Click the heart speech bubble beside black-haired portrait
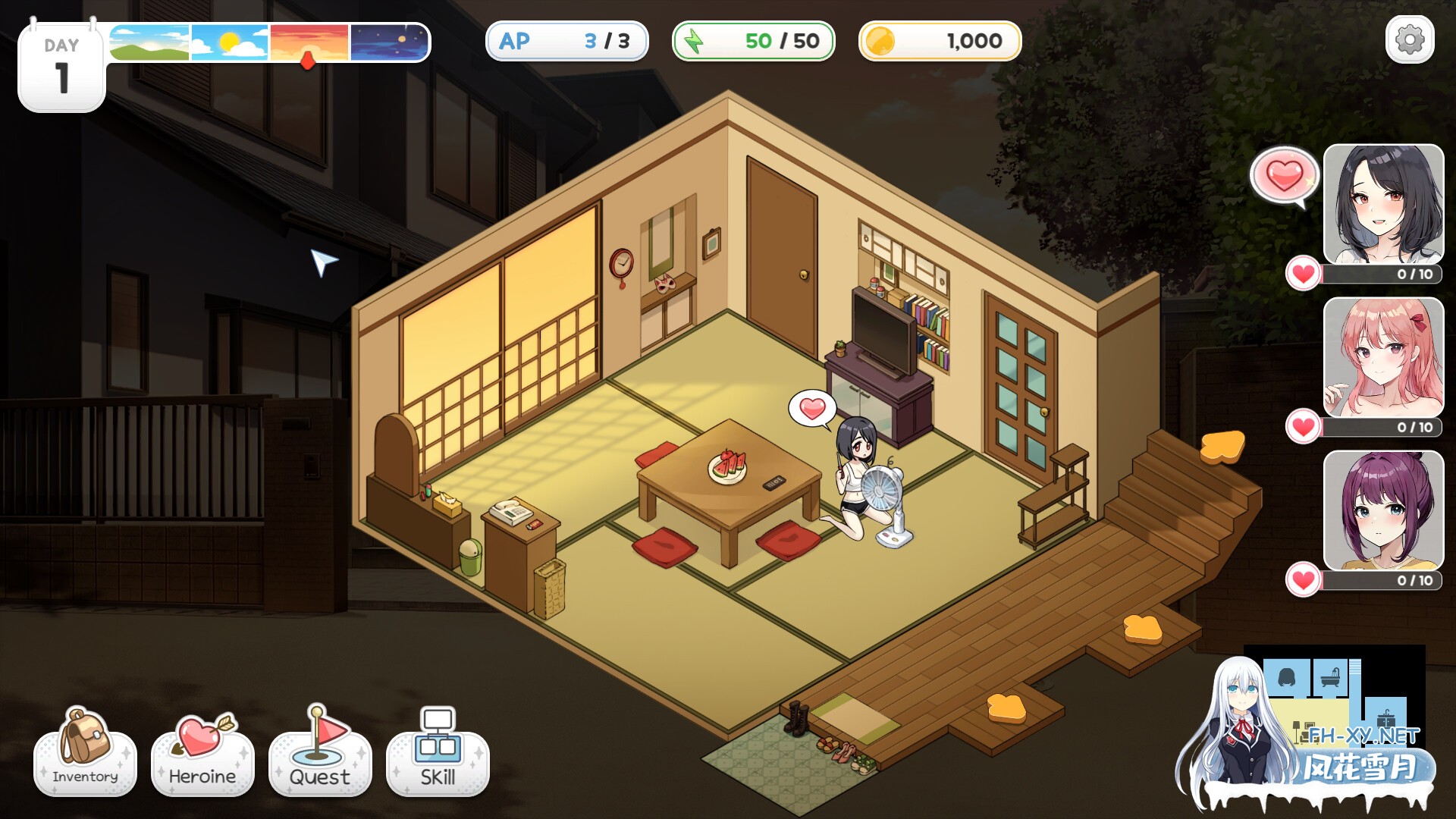 click(1284, 176)
